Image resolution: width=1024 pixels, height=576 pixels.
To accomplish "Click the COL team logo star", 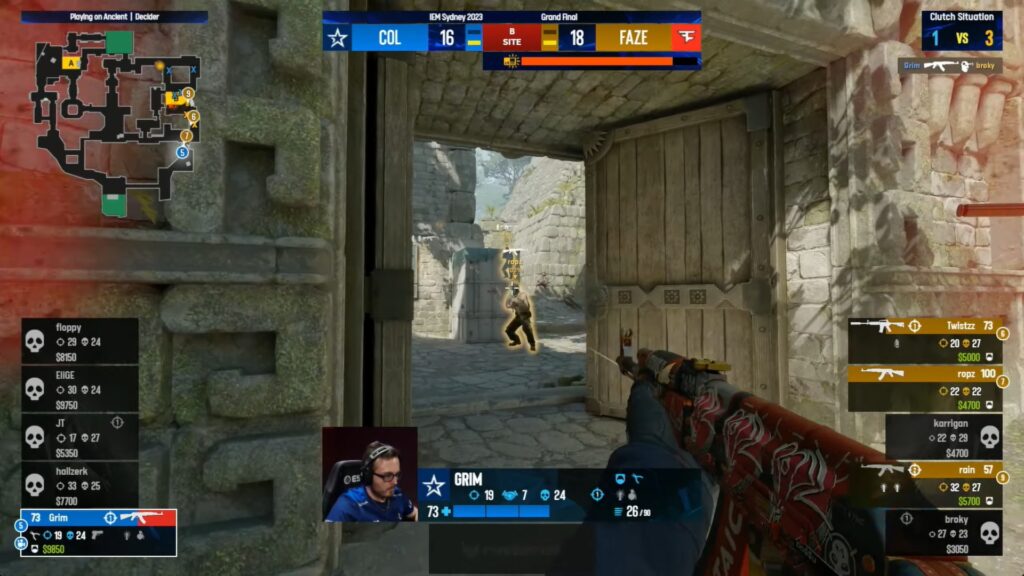I will [337, 38].
